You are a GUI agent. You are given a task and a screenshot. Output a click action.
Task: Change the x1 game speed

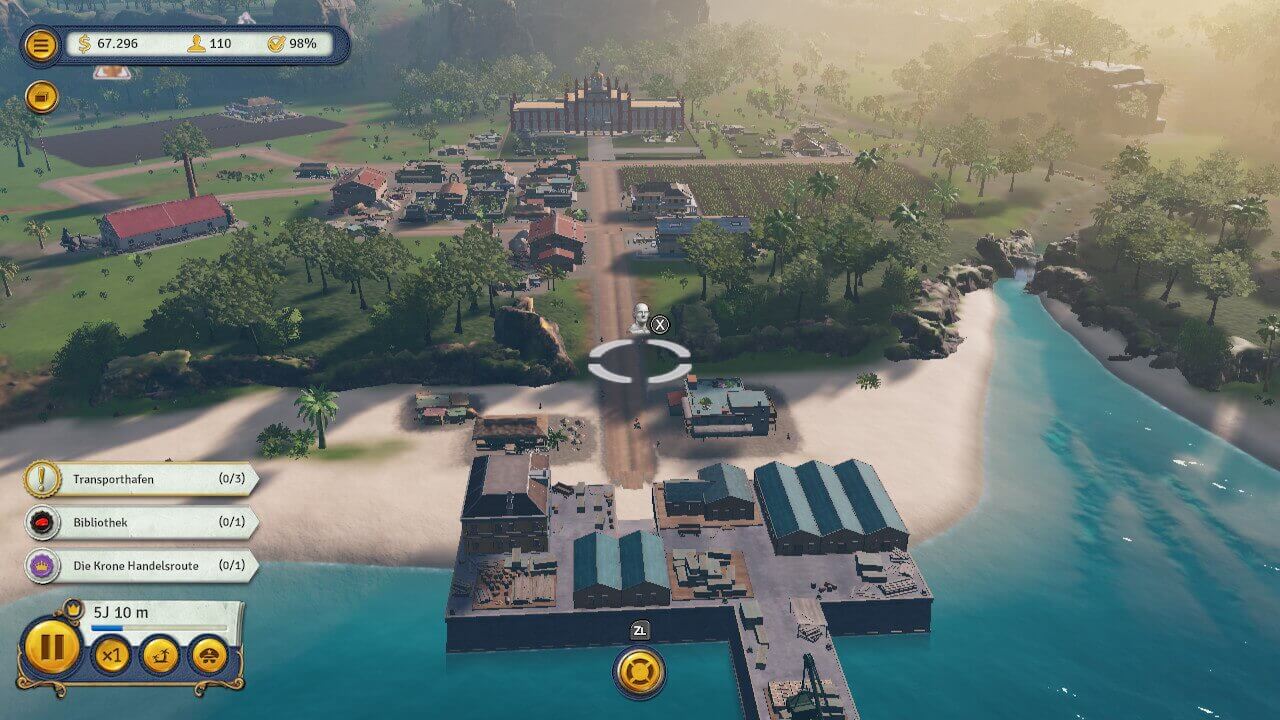point(111,656)
